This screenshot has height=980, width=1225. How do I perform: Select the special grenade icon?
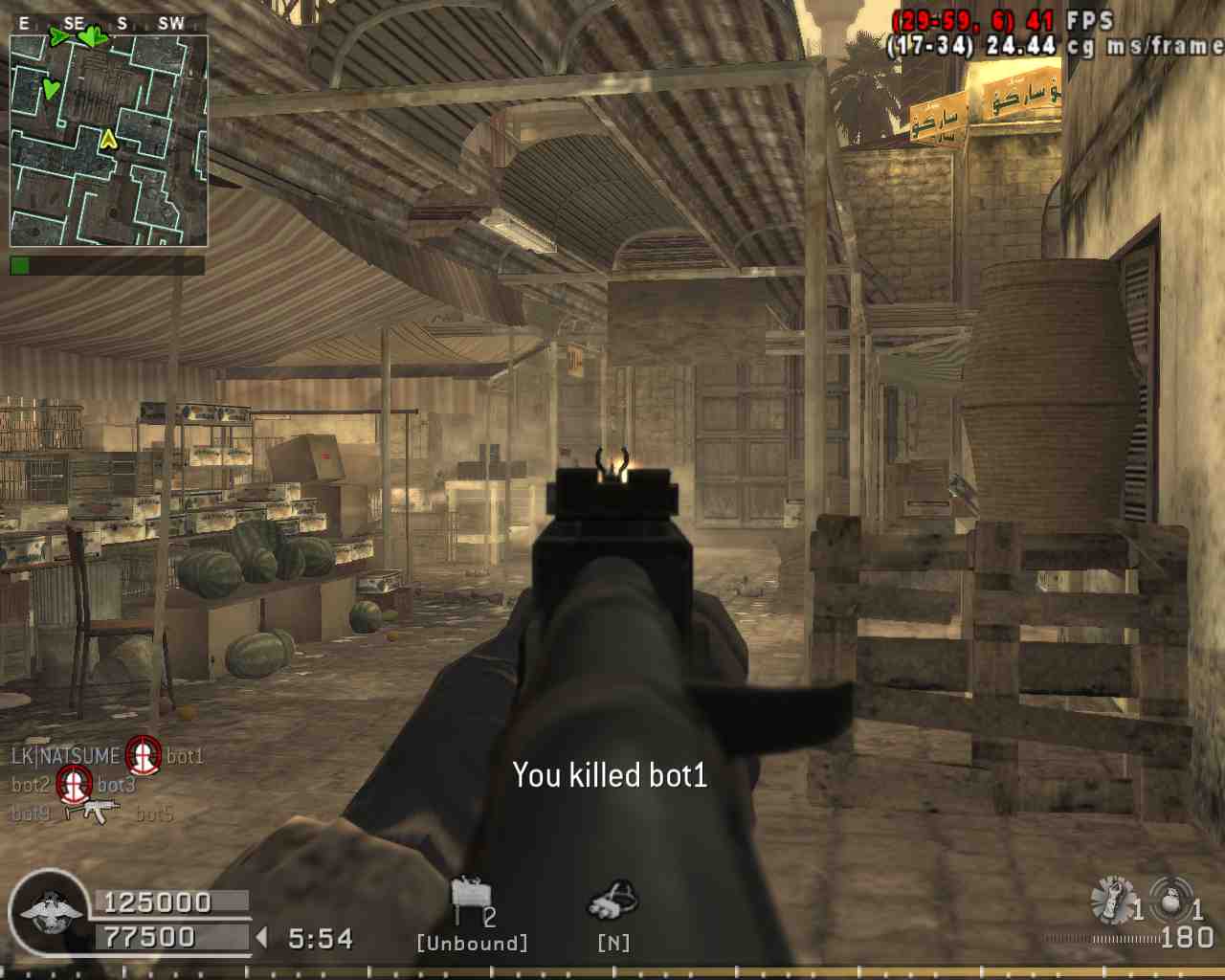coord(1112,900)
